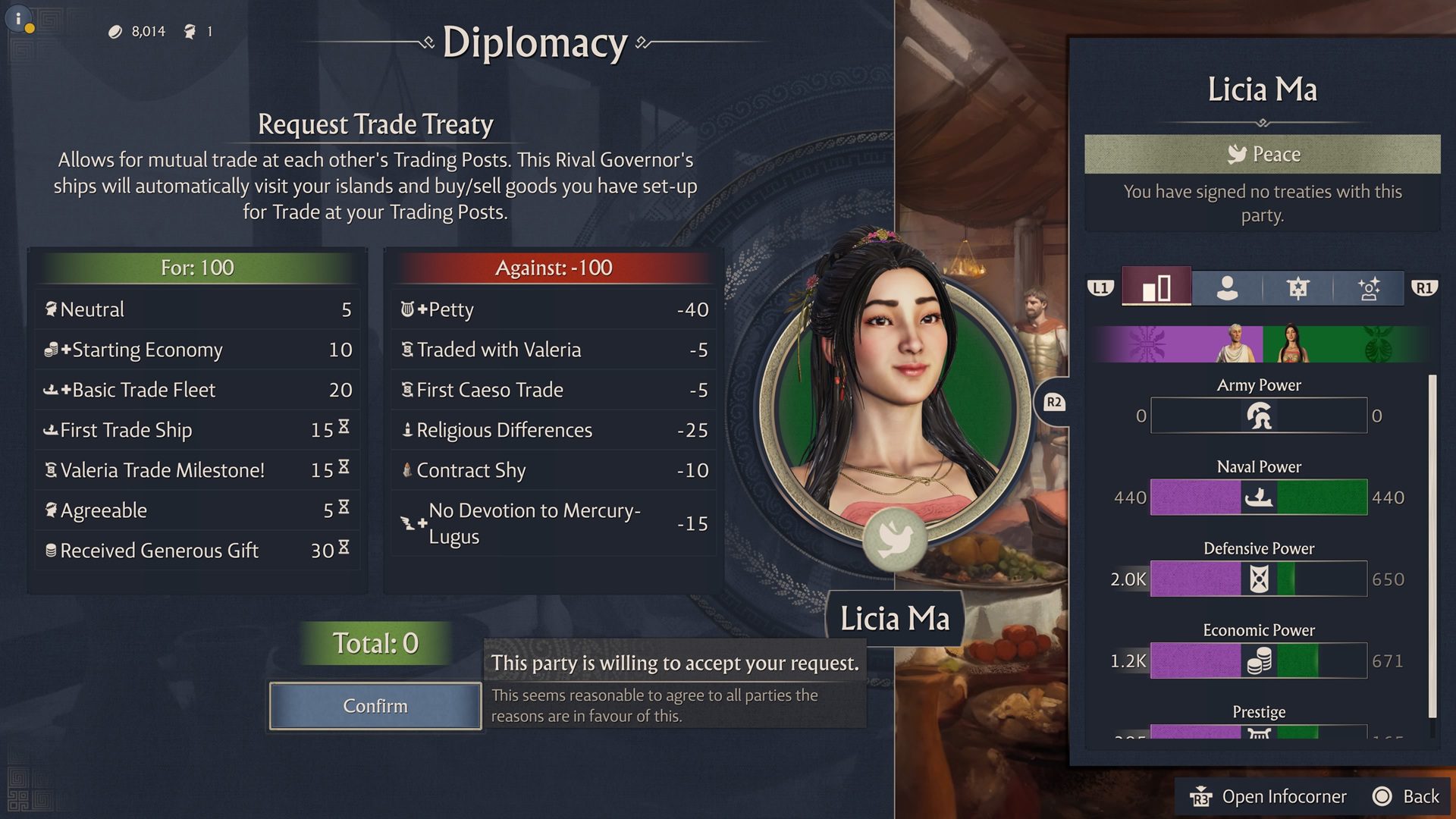
Task: Open the person-with-stars tab
Action: coord(1368,288)
